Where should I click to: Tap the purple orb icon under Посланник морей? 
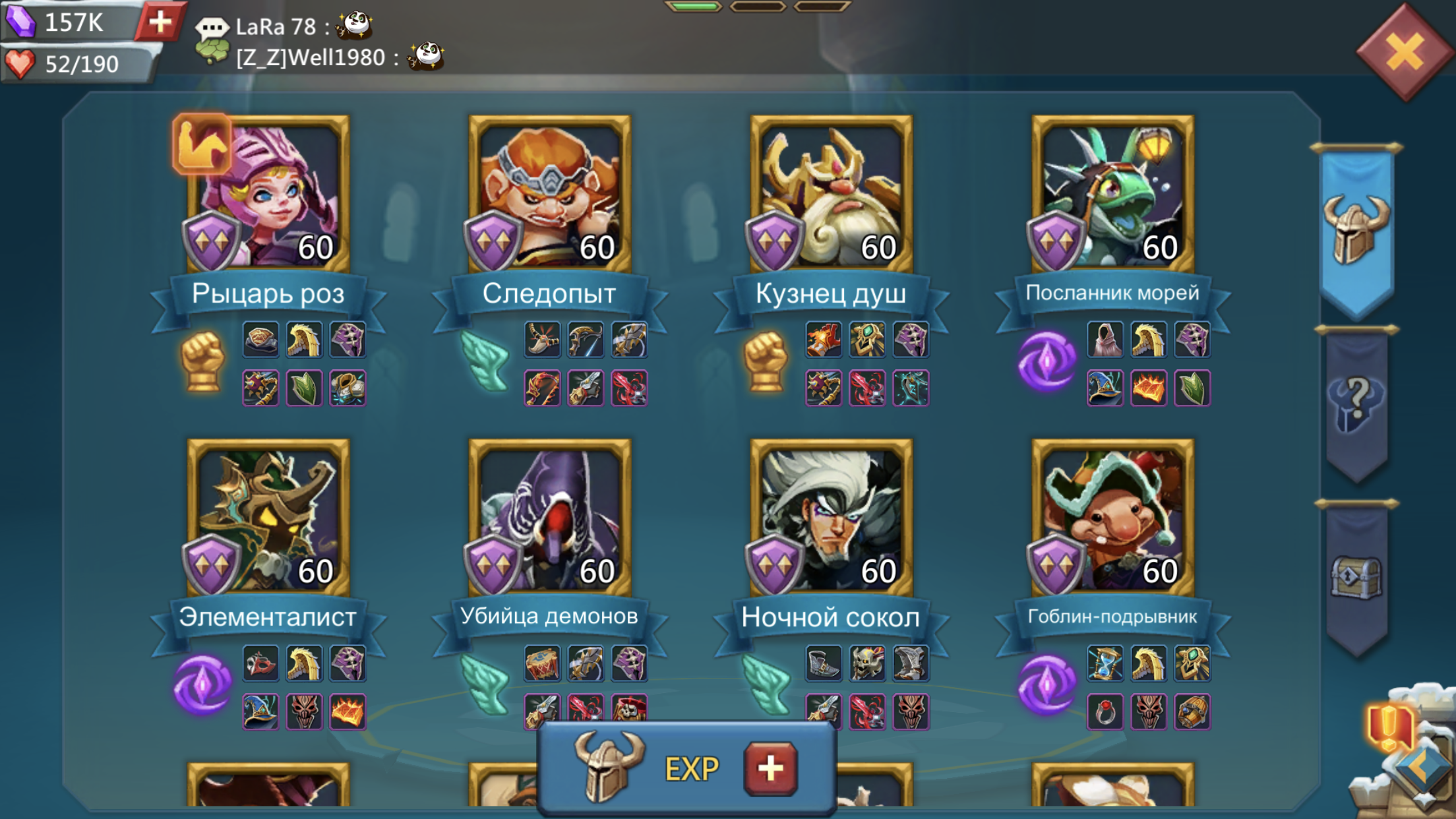click(1046, 361)
